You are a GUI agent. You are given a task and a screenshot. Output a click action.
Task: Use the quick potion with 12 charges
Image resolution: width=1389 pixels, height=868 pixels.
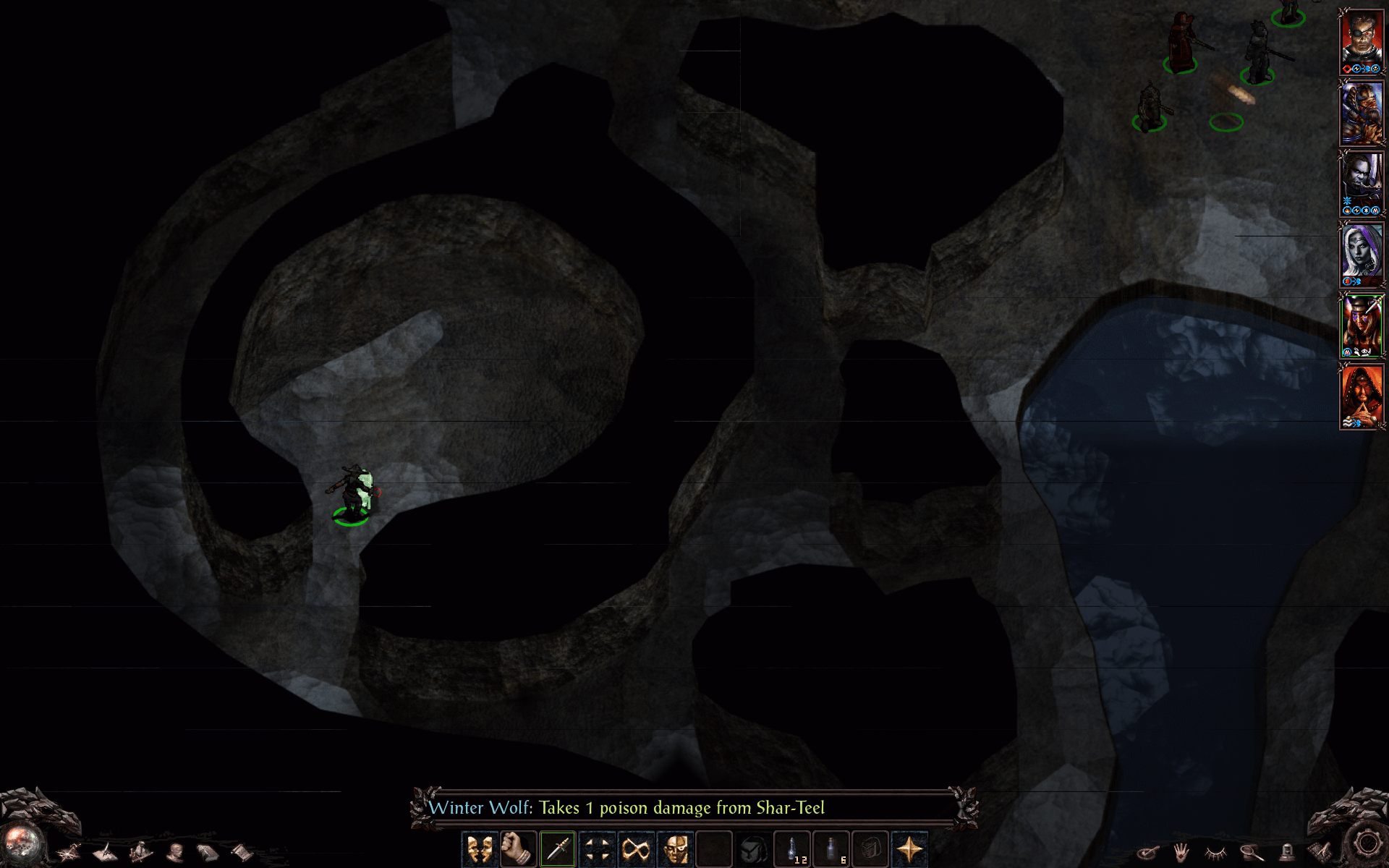pos(794,848)
